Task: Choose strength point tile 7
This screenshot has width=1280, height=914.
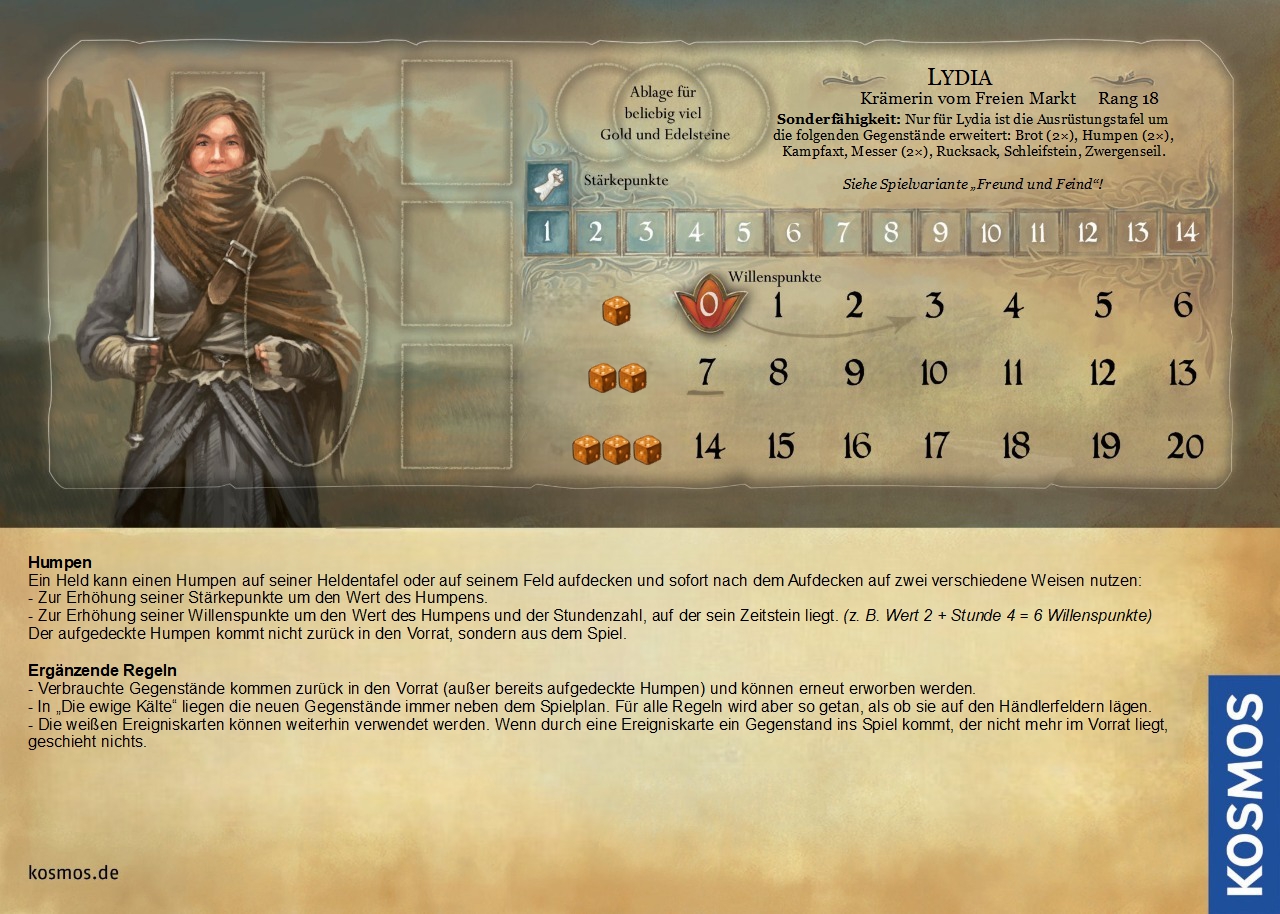Action: (x=843, y=233)
